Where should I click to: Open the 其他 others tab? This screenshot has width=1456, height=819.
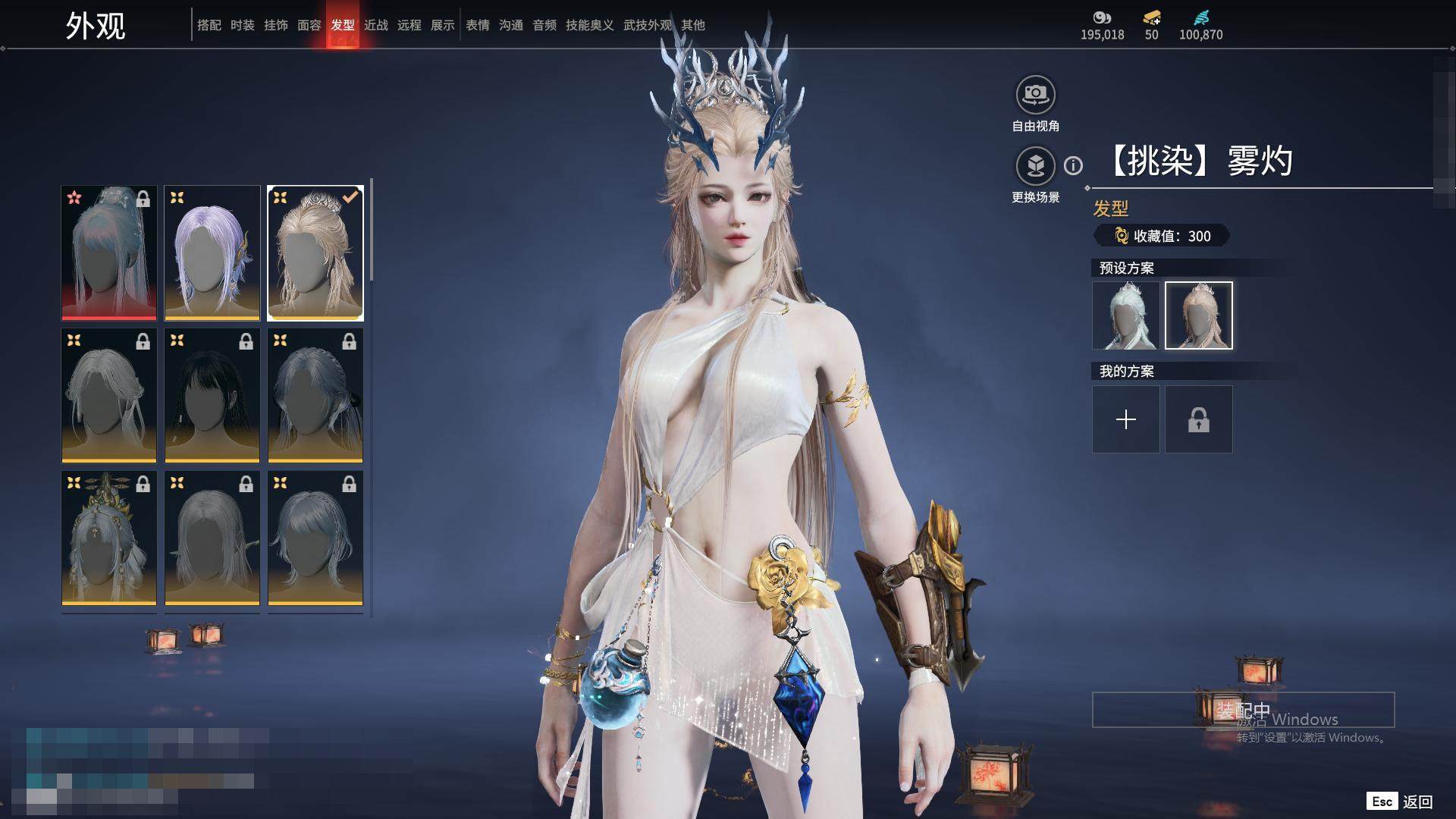pos(693,25)
